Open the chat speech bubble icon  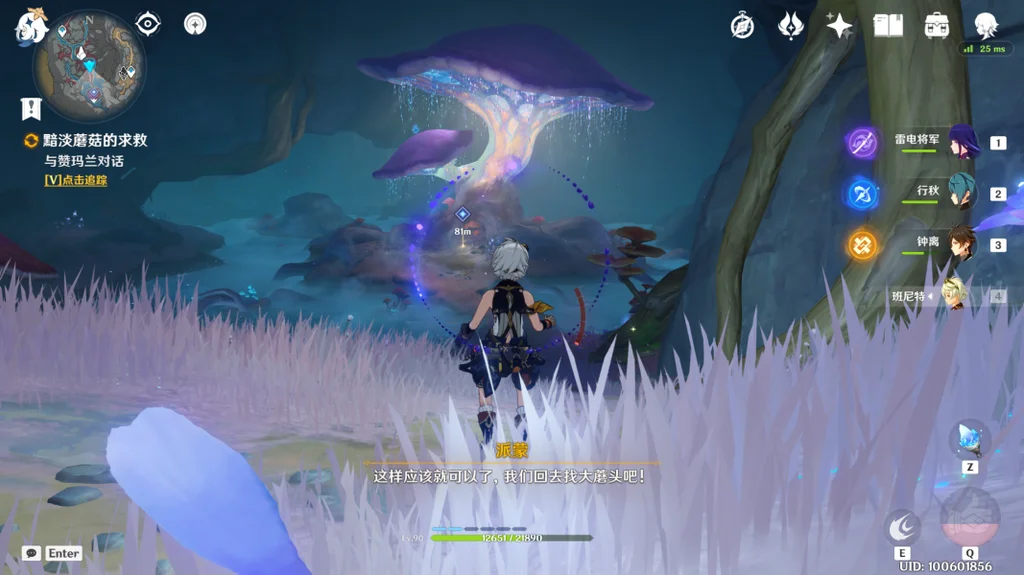click(x=31, y=553)
